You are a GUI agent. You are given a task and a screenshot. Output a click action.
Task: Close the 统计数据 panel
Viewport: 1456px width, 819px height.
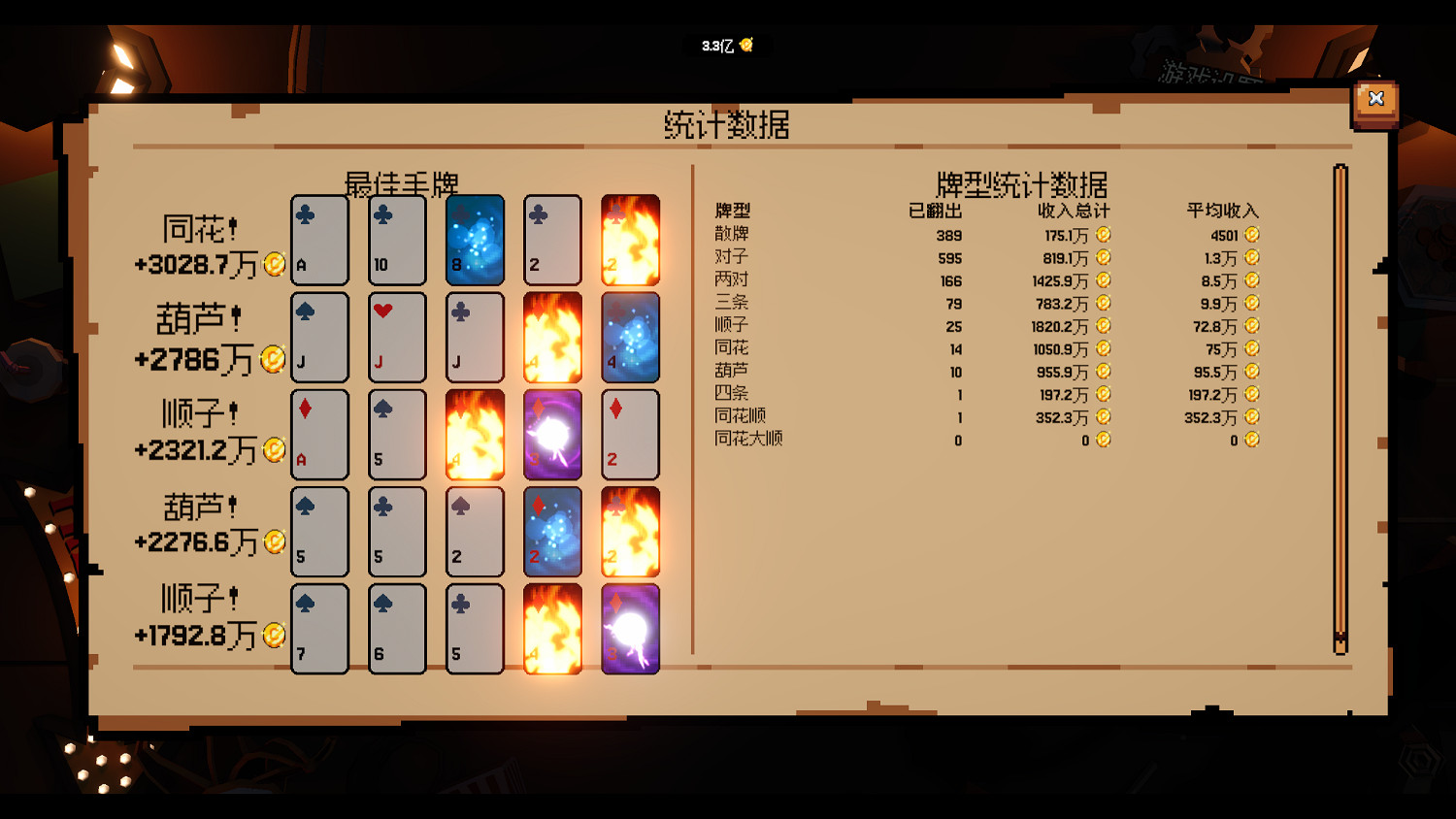point(1375,98)
